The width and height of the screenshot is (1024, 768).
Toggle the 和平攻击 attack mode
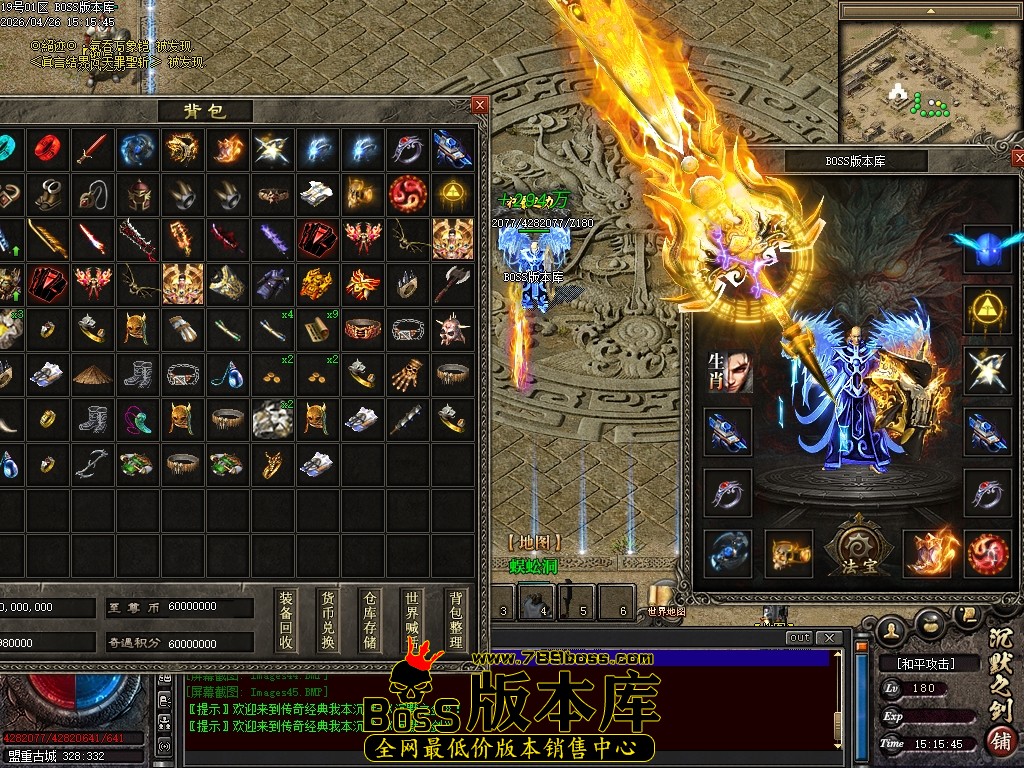pyautogui.click(x=918, y=663)
